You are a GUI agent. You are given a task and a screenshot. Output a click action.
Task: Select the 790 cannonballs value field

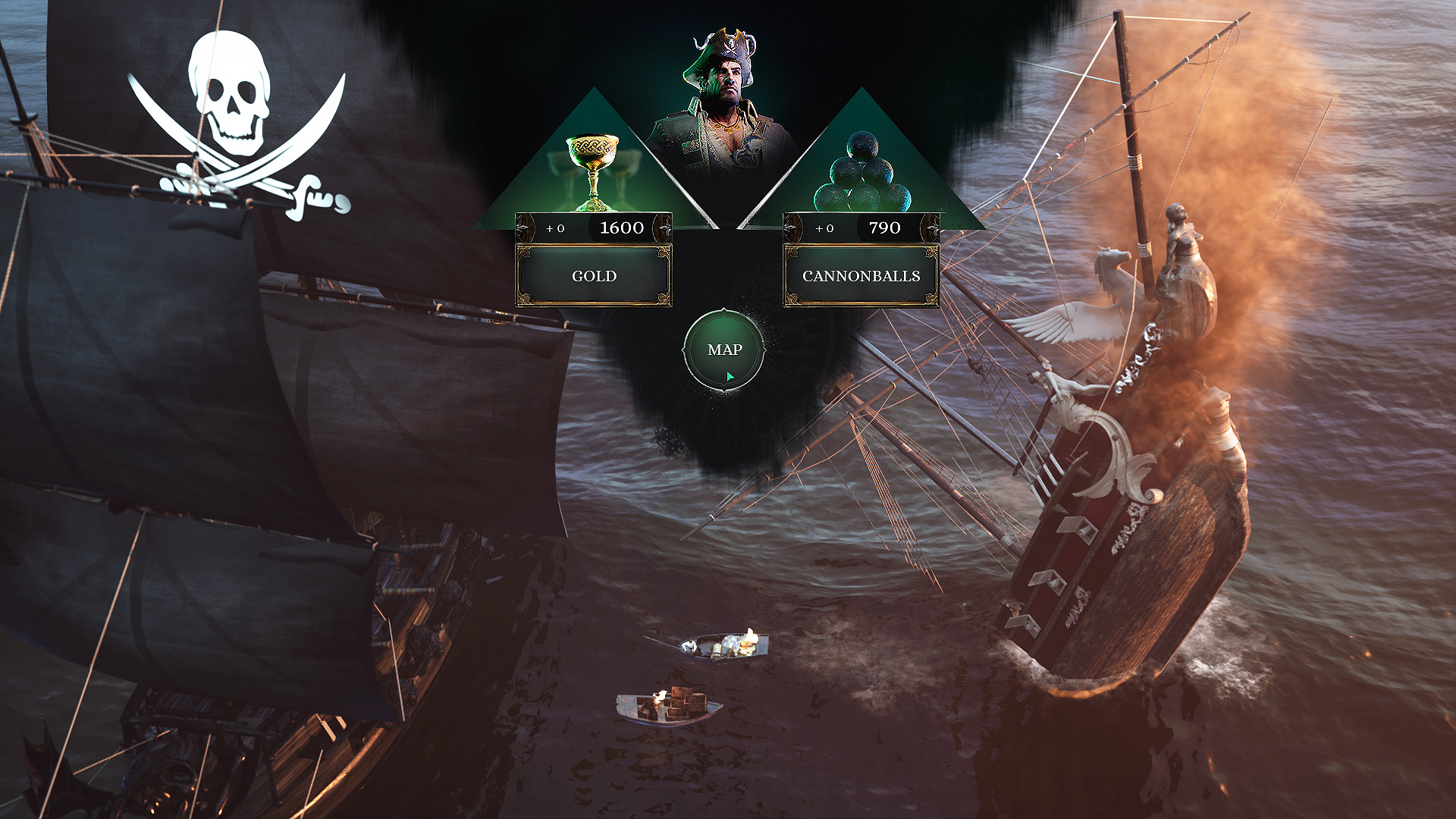(x=884, y=227)
